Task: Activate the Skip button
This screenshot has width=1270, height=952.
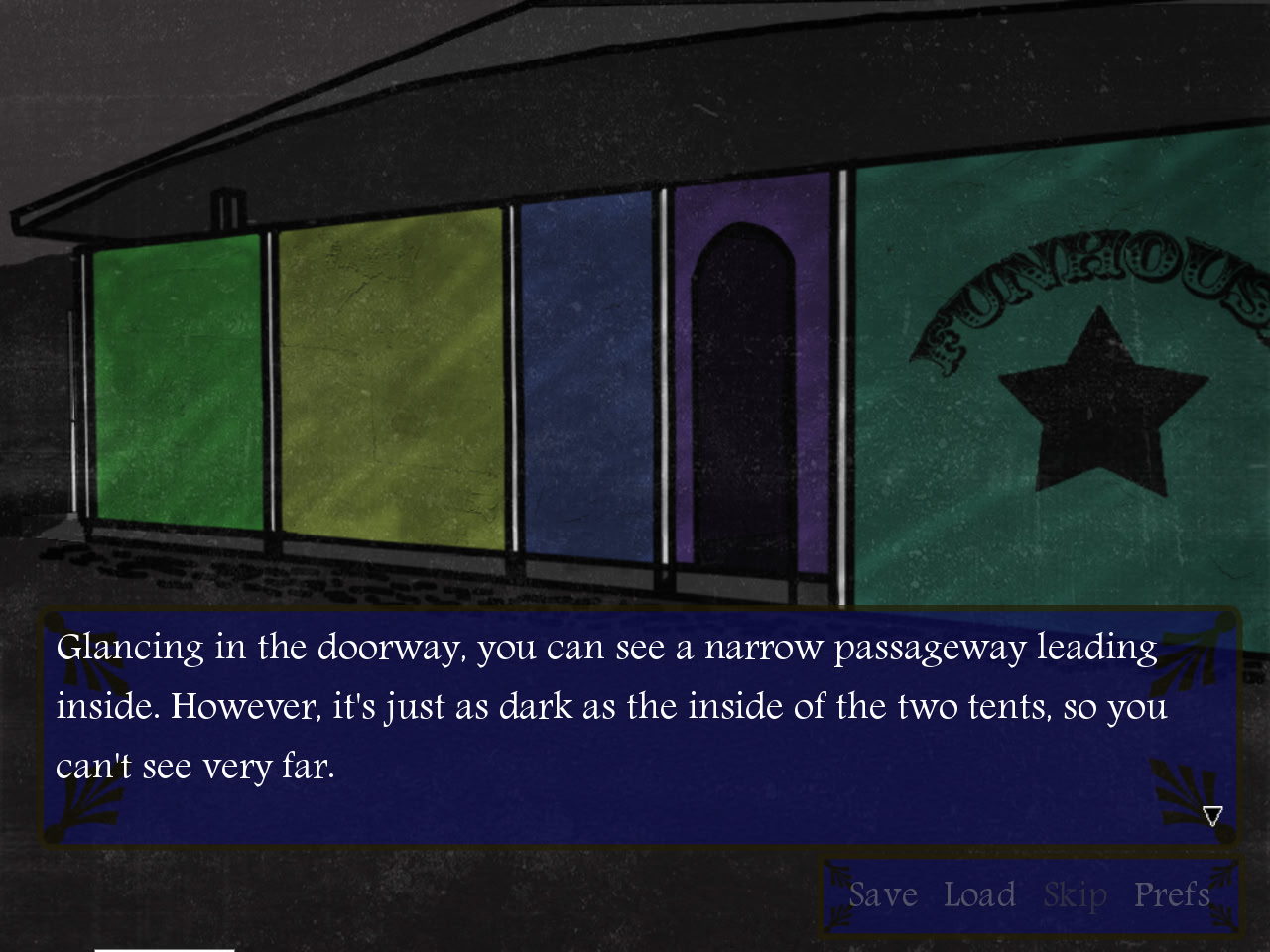Action: click(1075, 895)
